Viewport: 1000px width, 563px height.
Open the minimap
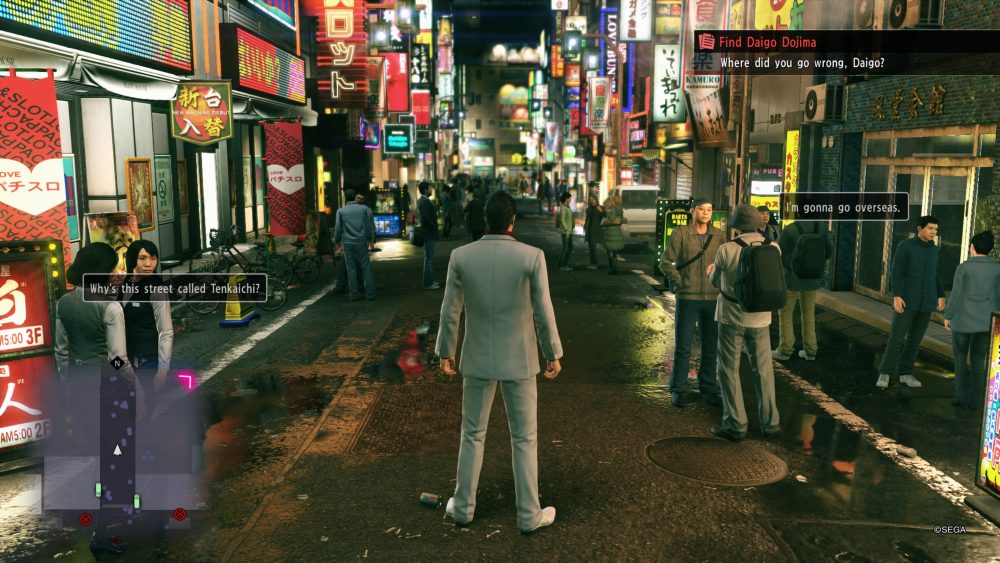tap(118, 442)
